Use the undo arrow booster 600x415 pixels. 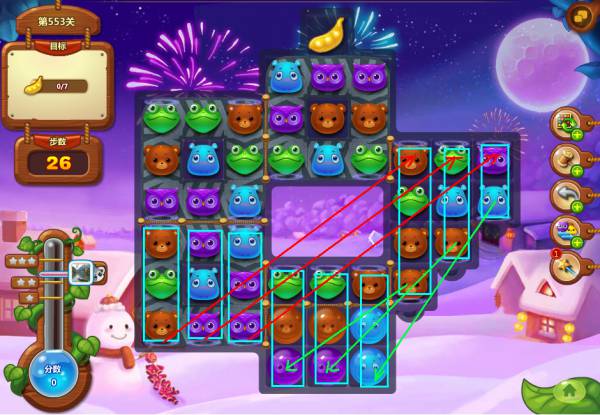click(566, 195)
